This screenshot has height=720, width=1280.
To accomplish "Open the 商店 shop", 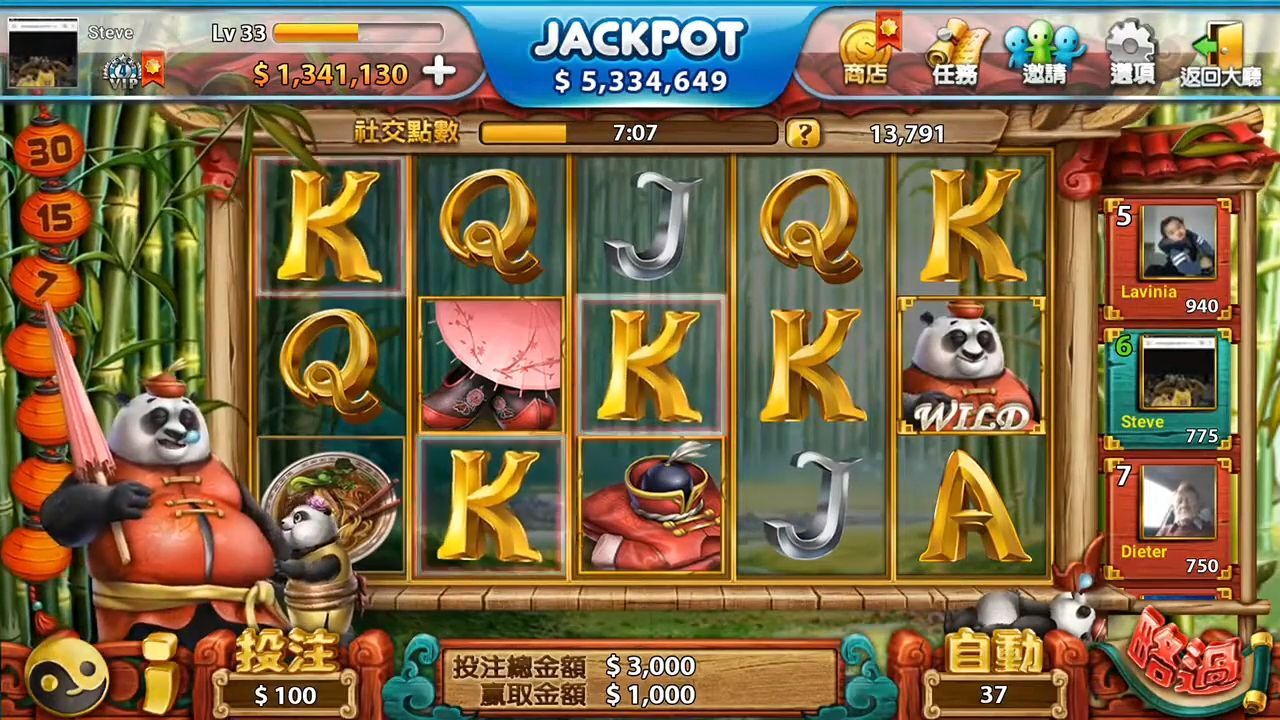I will click(865, 53).
